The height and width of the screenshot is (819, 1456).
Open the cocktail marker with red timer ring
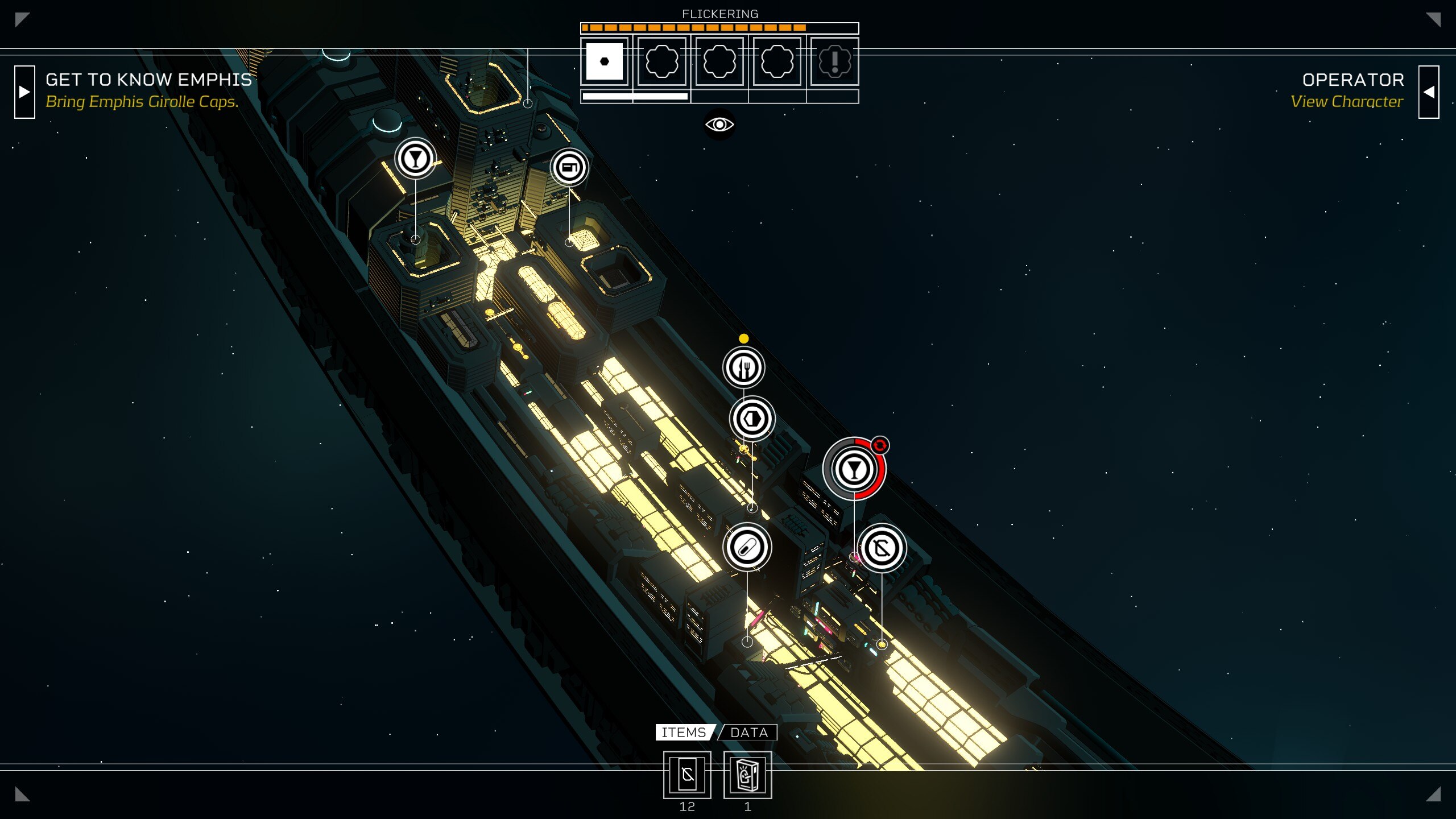[x=854, y=469]
